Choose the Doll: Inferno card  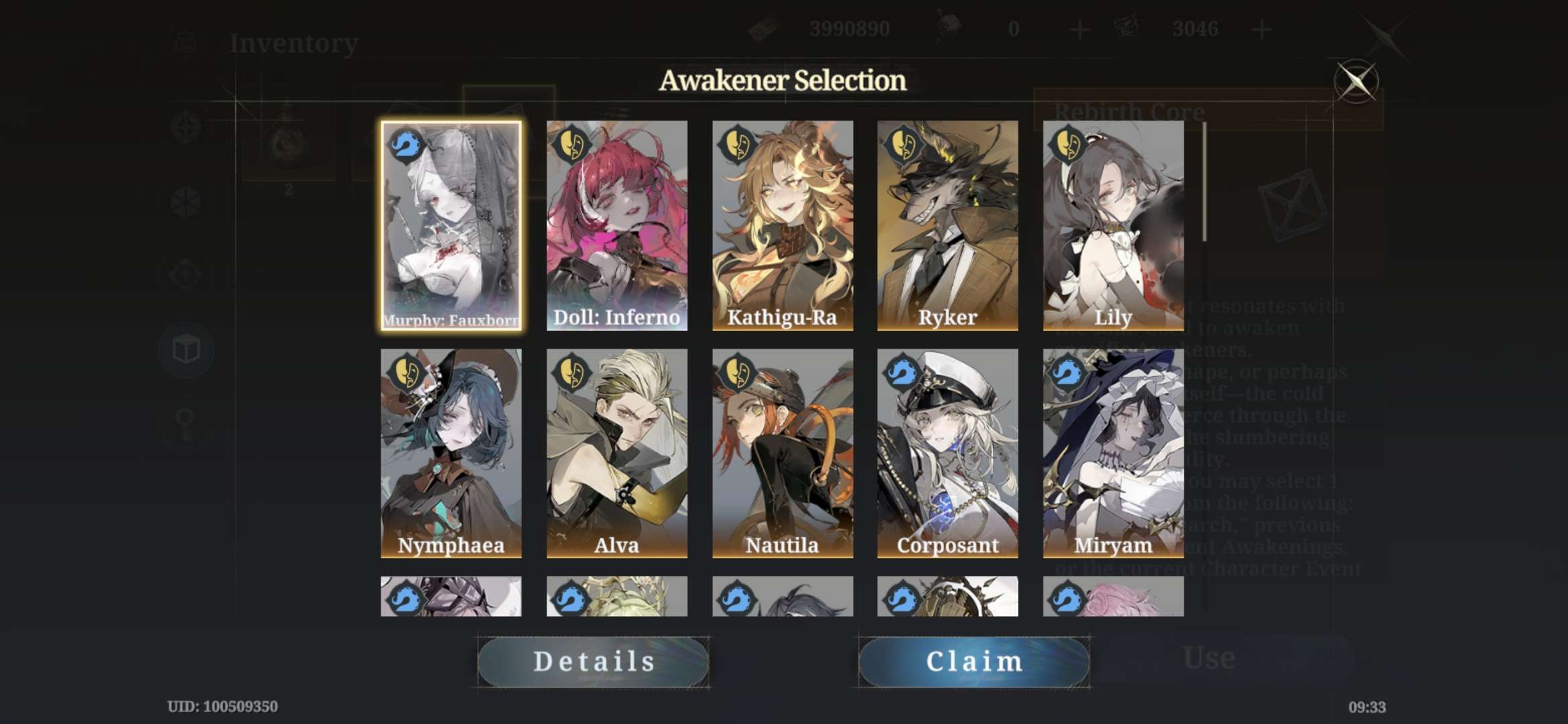(x=616, y=225)
